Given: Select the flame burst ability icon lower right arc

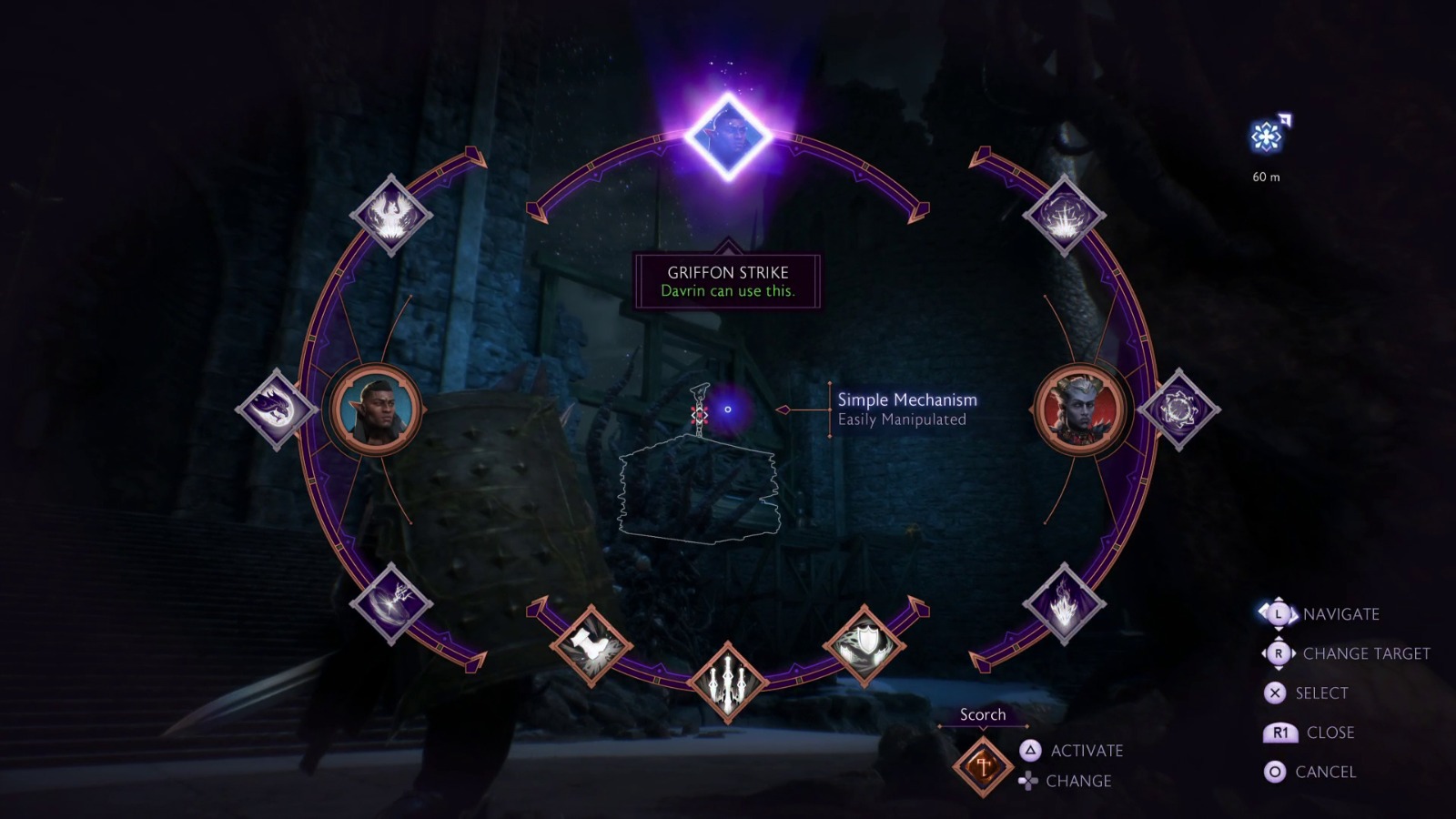Looking at the screenshot, I should coord(1065,602).
